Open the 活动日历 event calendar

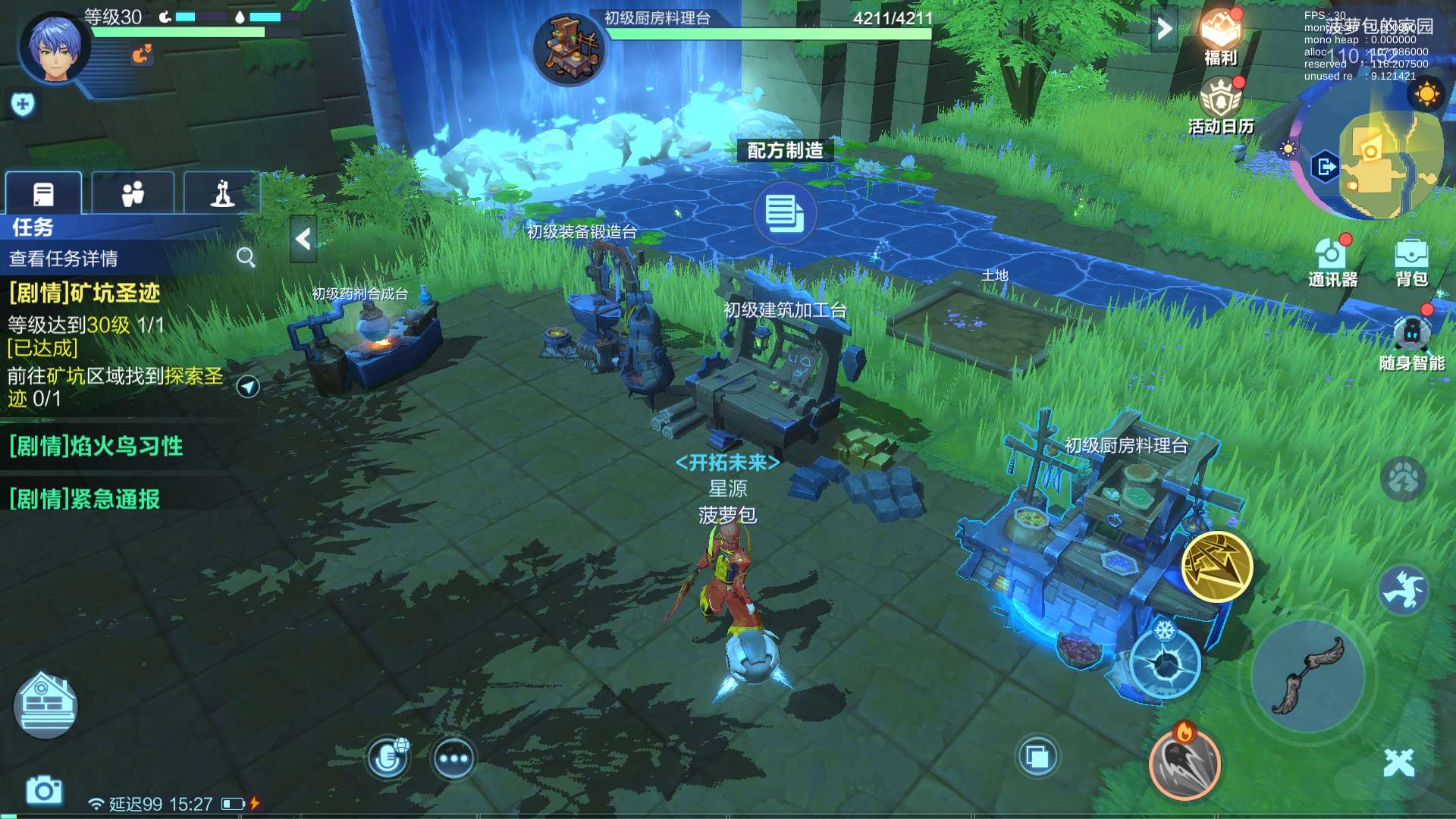(1220, 105)
